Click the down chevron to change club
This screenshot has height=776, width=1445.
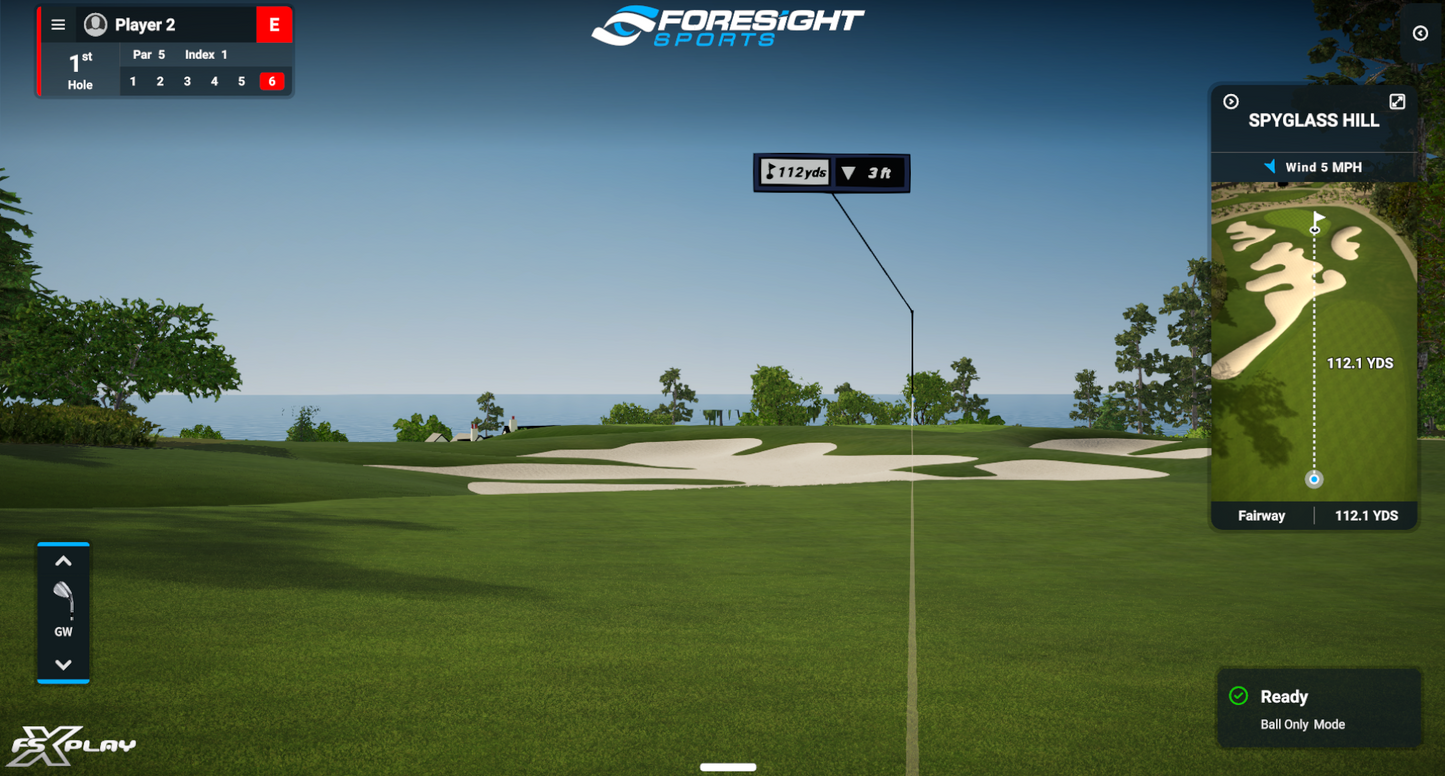click(x=63, y=663)
